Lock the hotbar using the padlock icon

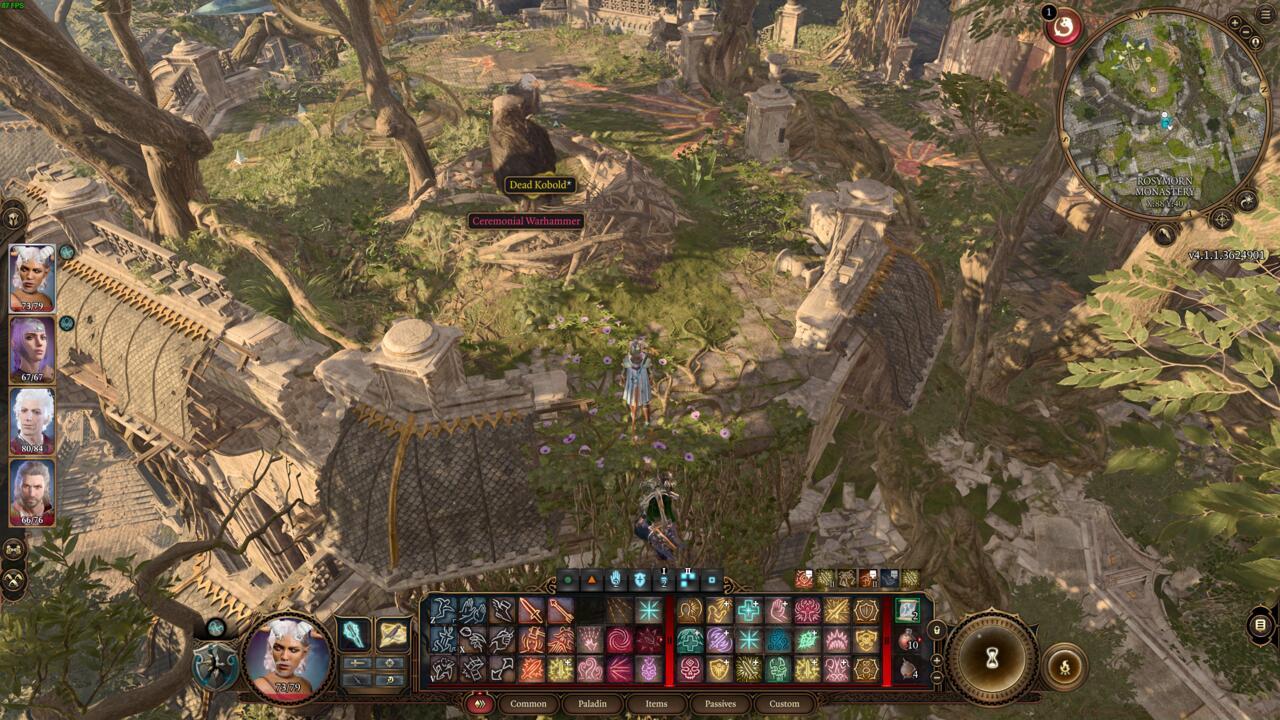click(937, 630)
